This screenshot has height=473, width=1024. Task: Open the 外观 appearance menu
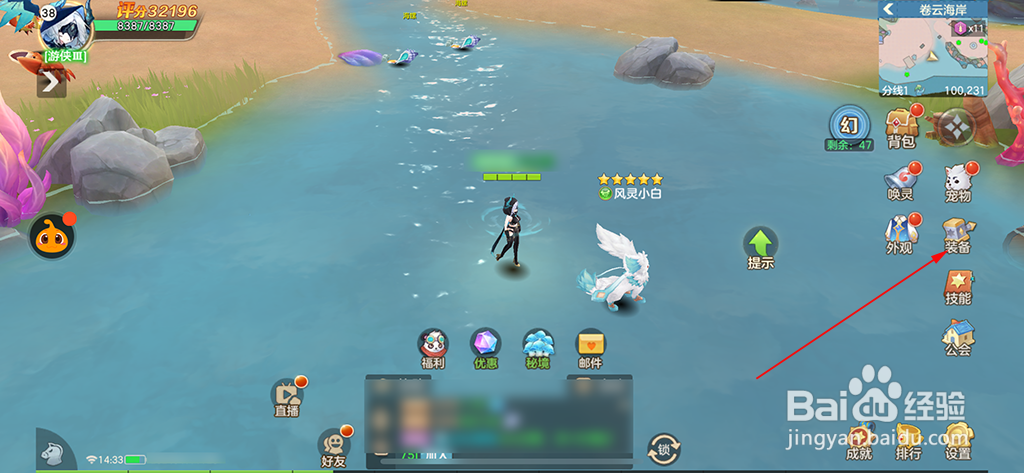coord(900,232)
